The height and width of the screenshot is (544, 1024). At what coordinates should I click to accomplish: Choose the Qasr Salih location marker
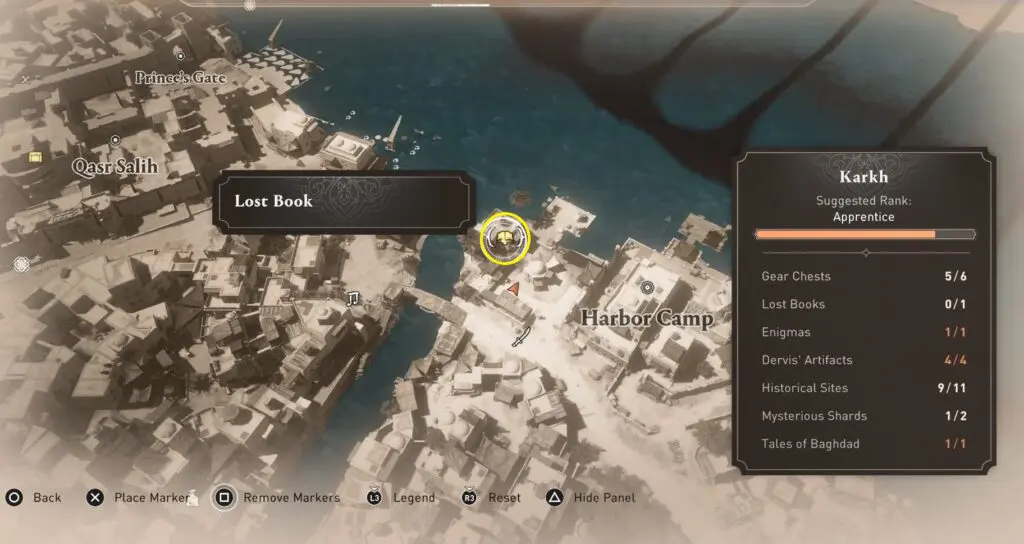115,140
